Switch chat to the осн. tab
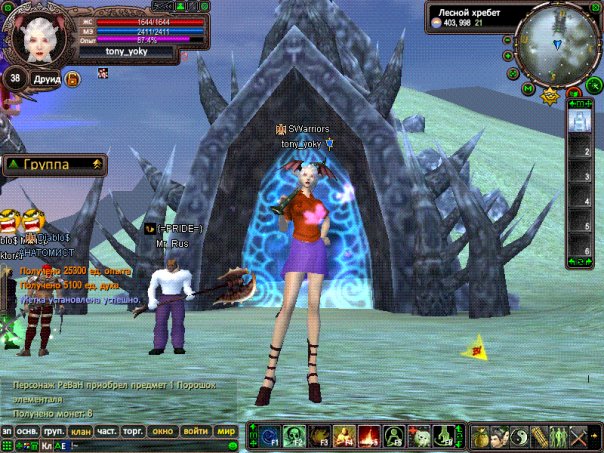Viewport: 604px width, 453px height. 28,431
